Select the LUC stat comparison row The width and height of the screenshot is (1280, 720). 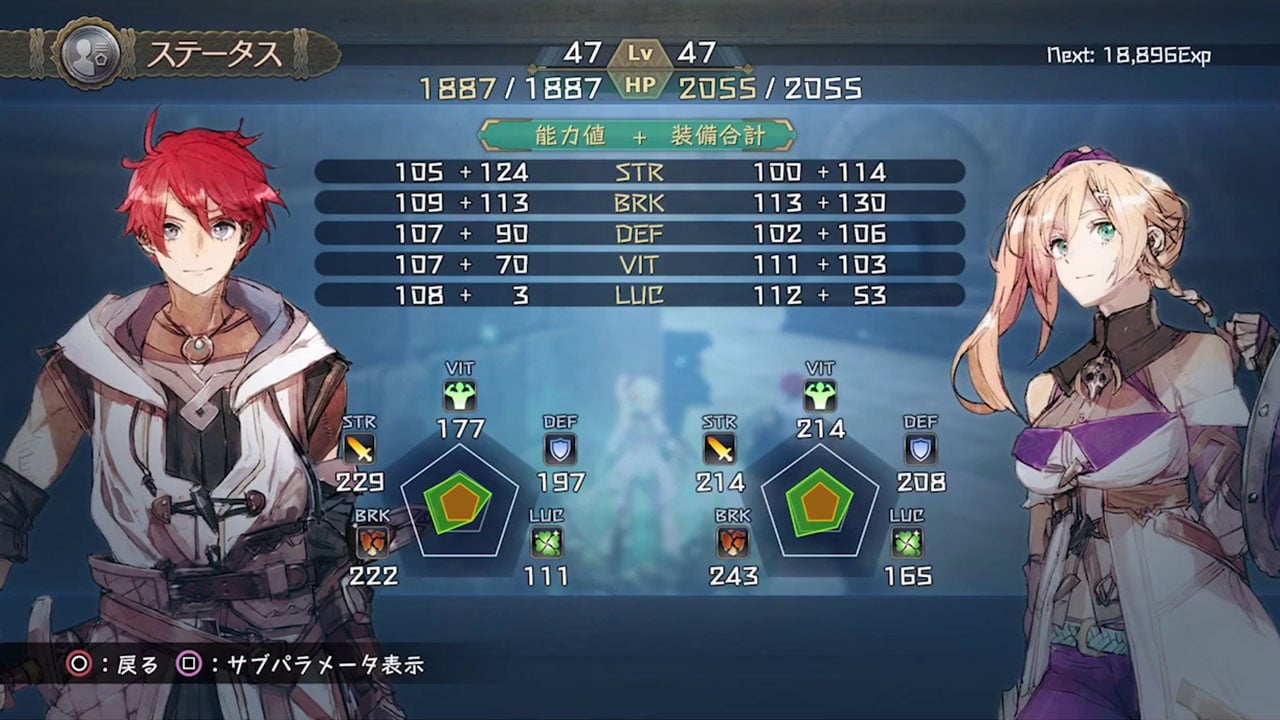639,296
